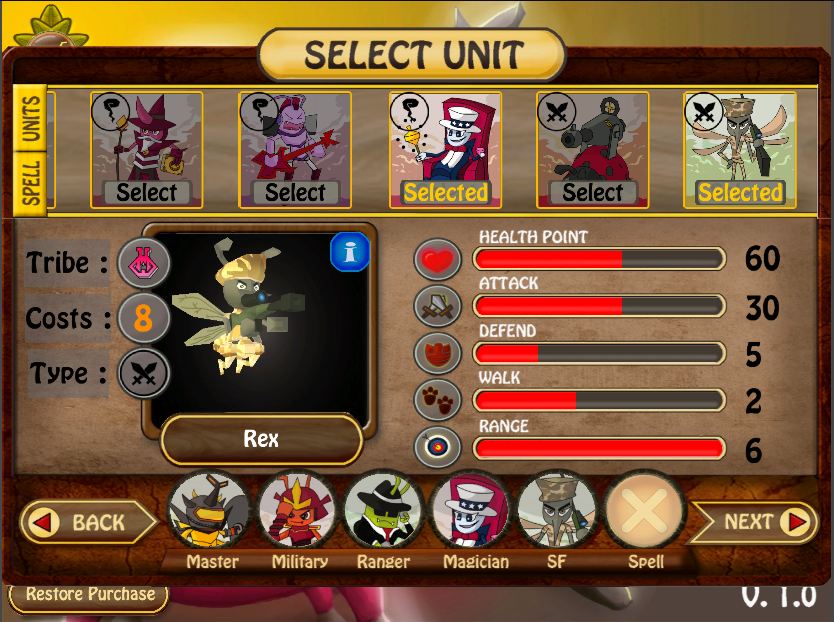The height and width of the screenshot is (622, 834).
Task: Tap the Restore Purchase button
Action: (90, 594)
